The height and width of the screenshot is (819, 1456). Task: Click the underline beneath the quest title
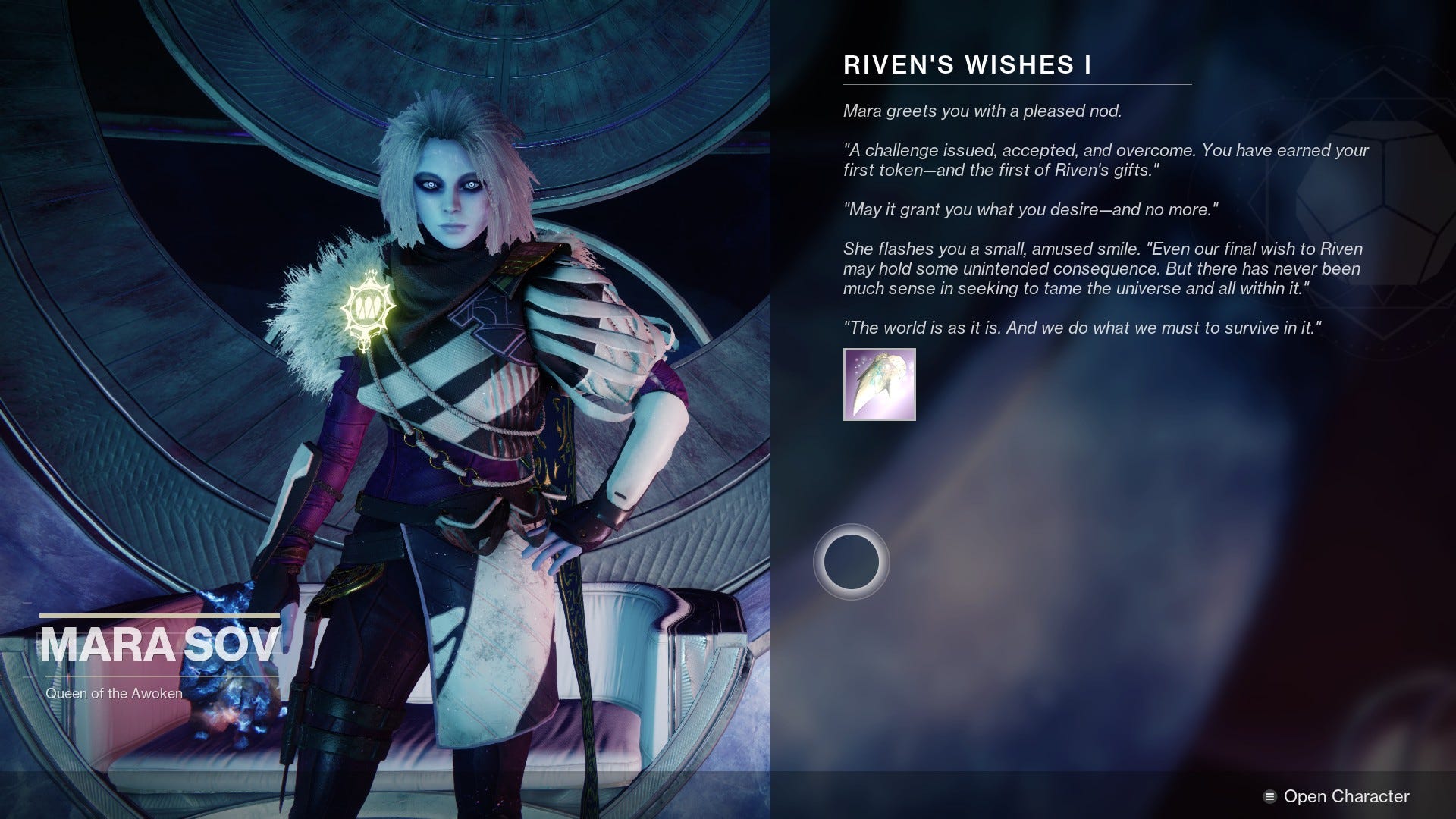[1016, 83]
